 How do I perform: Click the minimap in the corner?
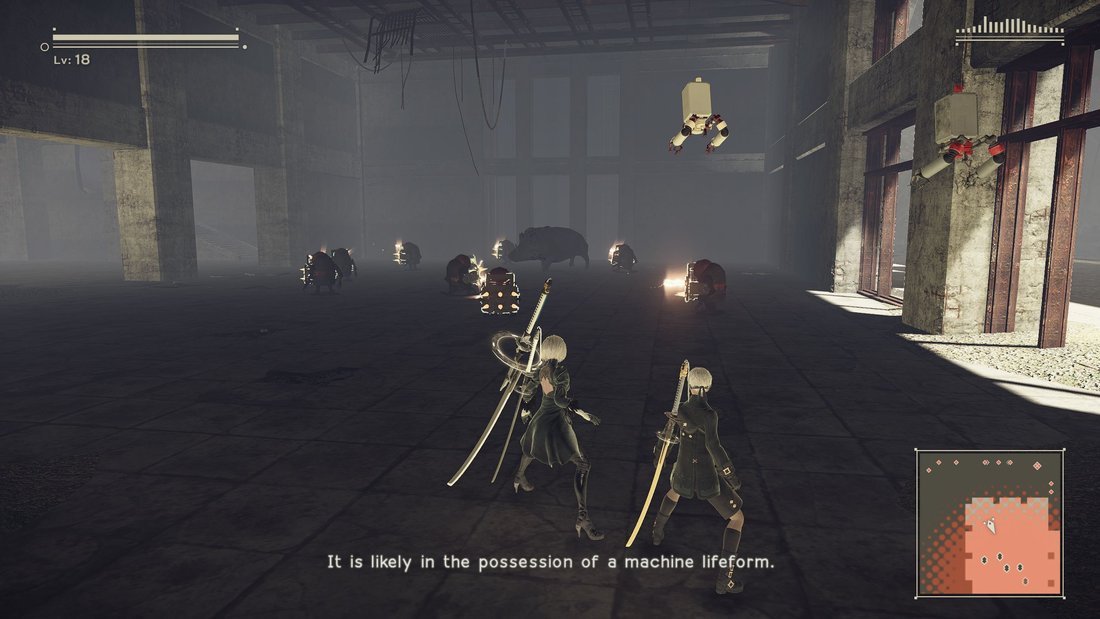990,522
